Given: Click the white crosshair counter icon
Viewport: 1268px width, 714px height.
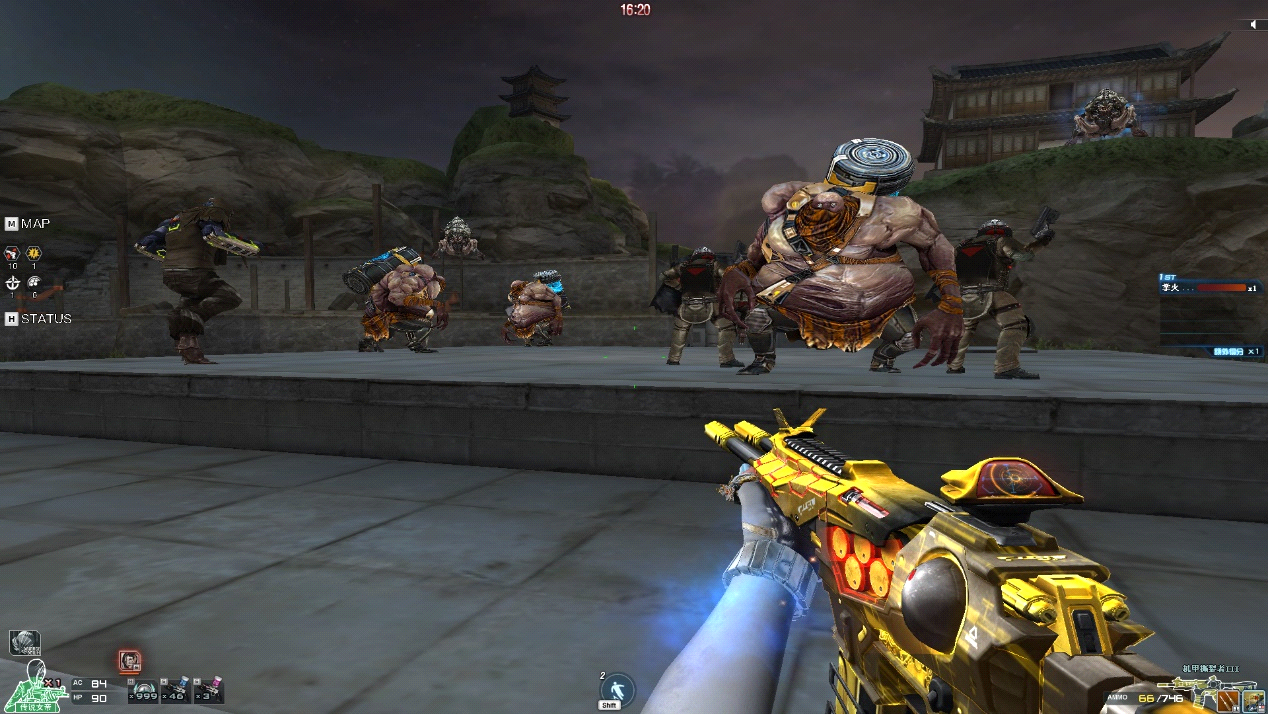Looking at the screenshot, I should 12,282.
